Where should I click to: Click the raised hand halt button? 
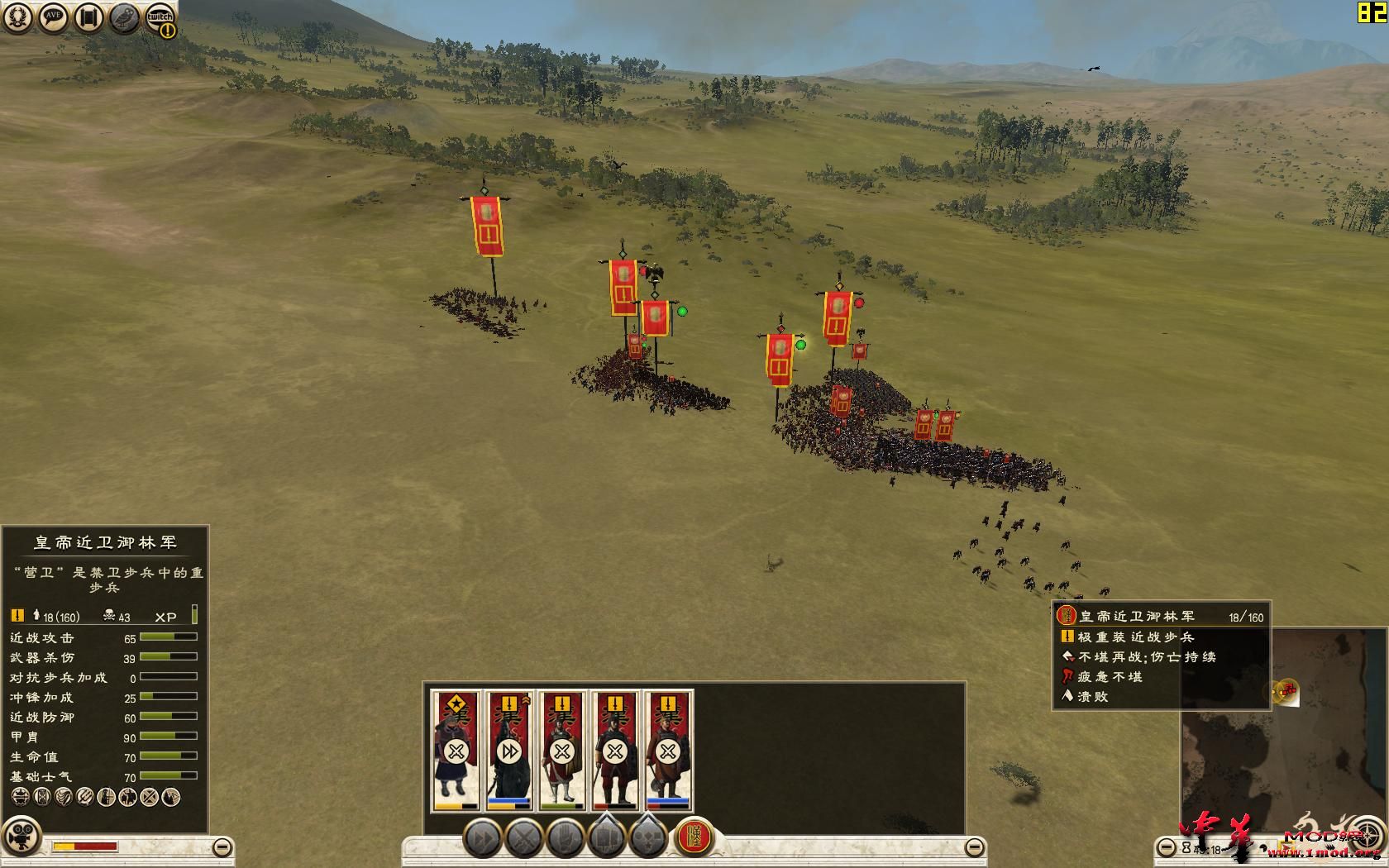(x=566, y=839)
